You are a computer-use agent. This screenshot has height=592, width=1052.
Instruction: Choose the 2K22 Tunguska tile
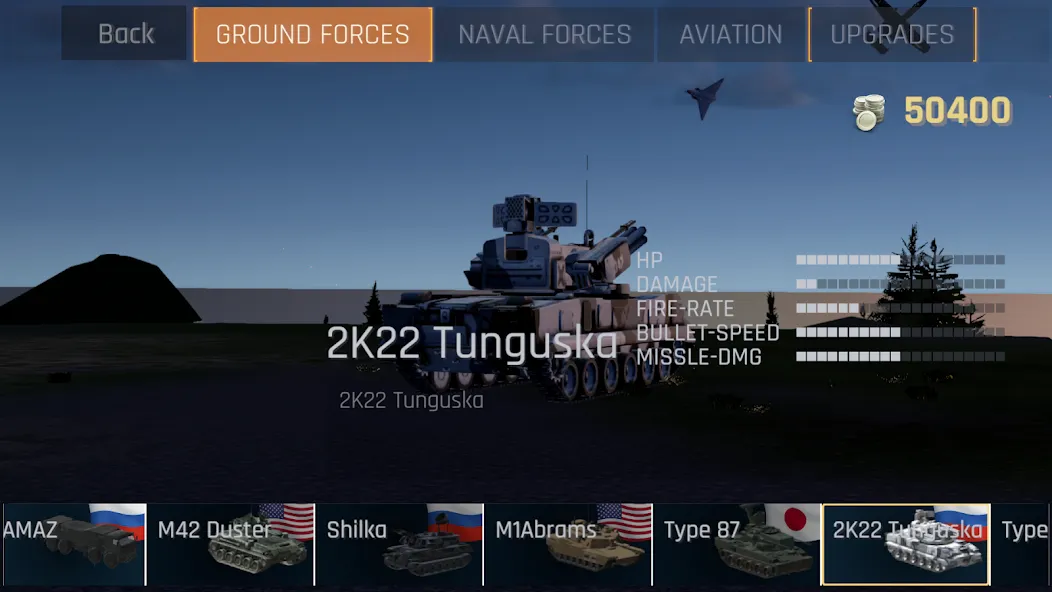click(x=906, y=544)
